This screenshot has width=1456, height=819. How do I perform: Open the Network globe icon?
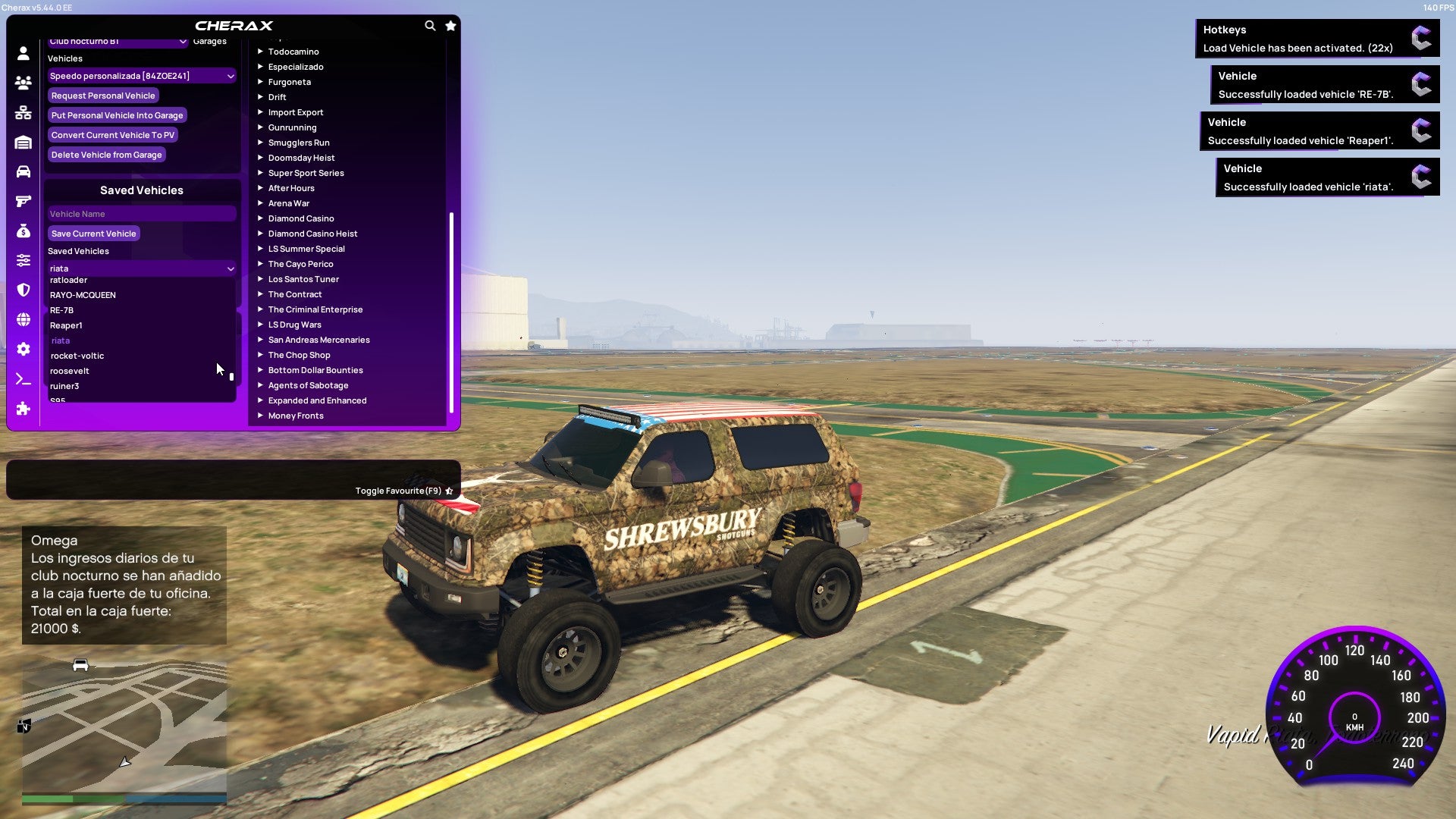(x=23, y=317)
